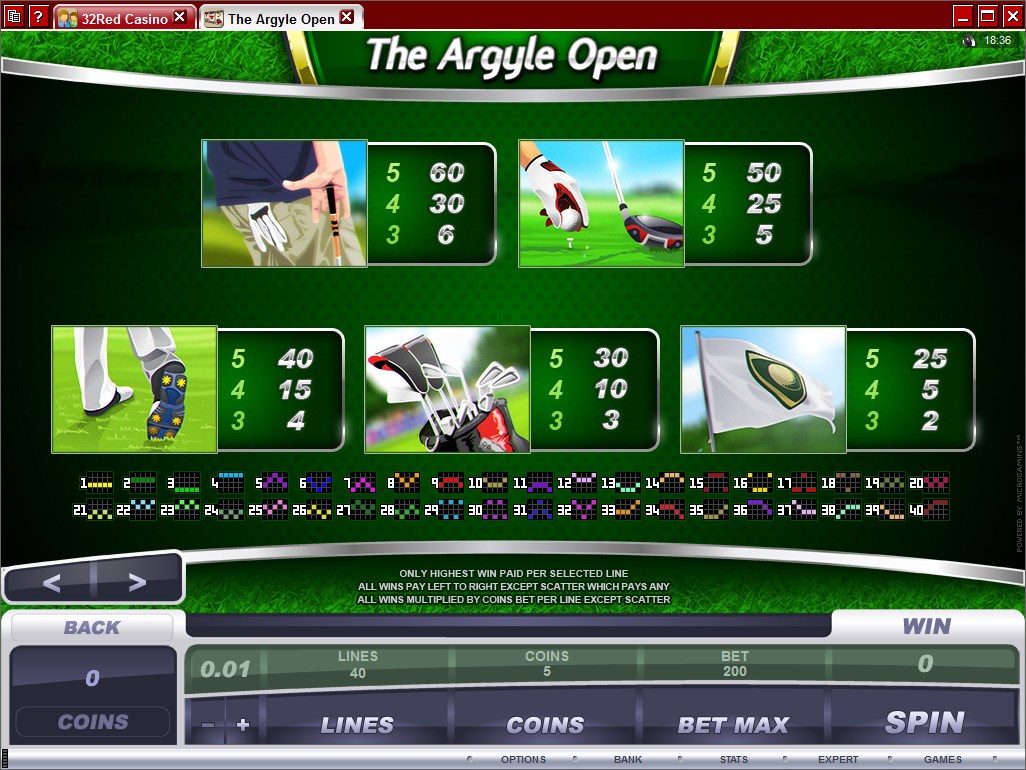Show the previous paytable page
Image resolution: width=1026 pixels, height=770 pixels.
coord(51,582)
